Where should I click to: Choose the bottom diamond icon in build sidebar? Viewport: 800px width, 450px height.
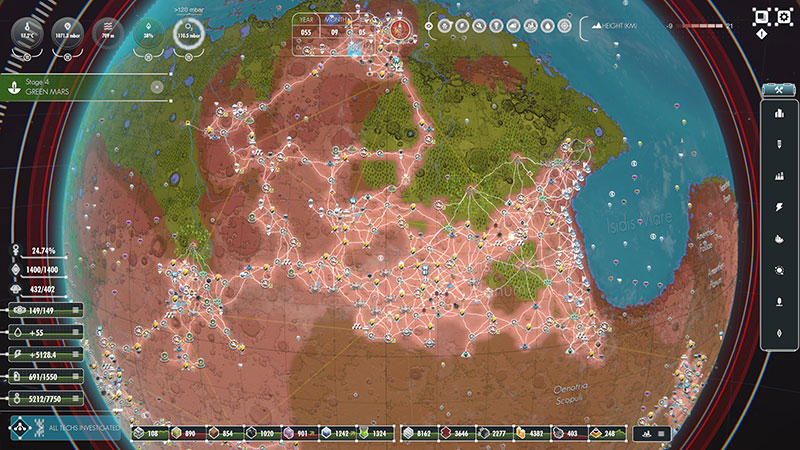pos(778,332)
